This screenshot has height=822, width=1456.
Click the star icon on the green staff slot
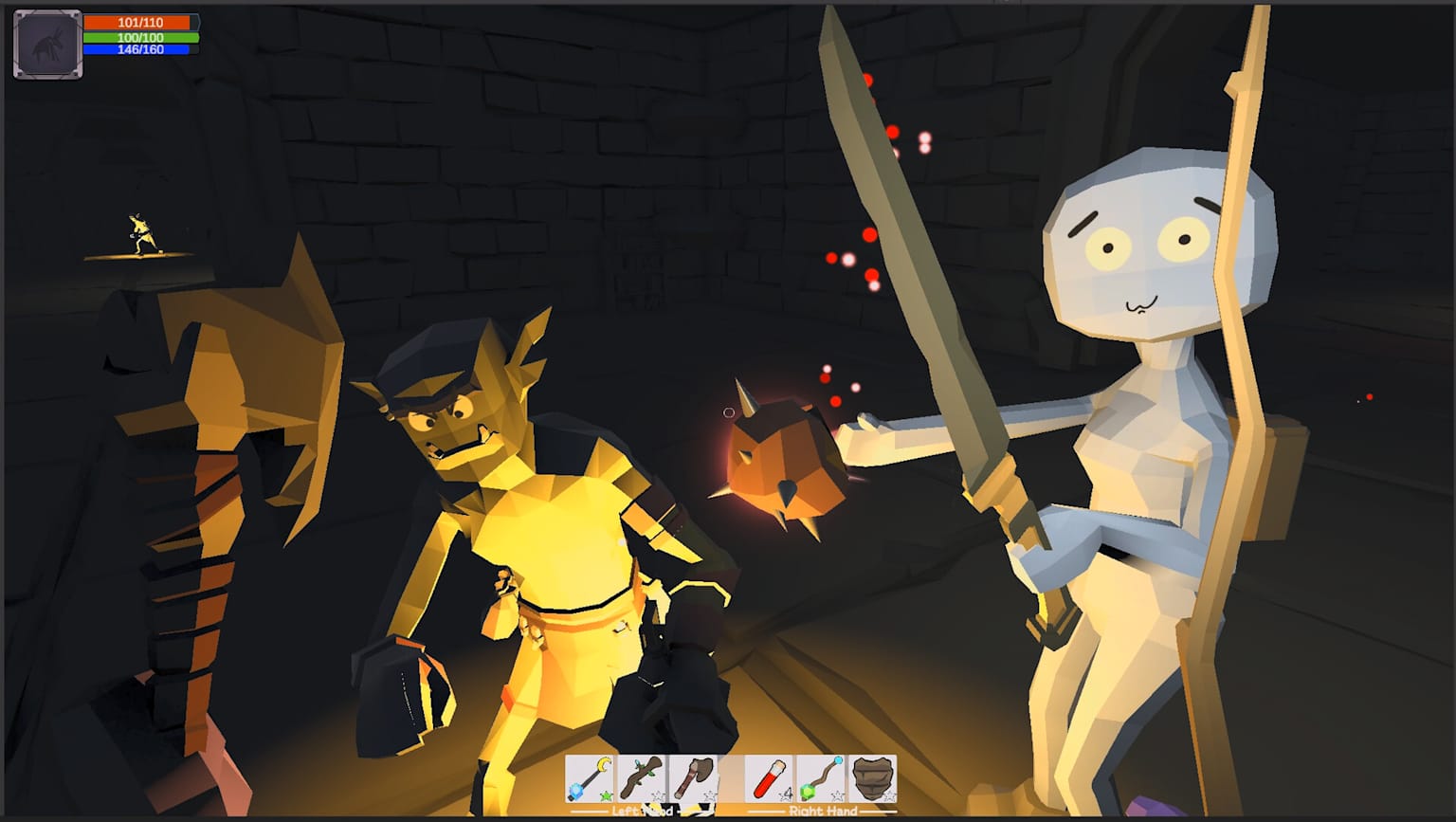click(x=836, y=795)
